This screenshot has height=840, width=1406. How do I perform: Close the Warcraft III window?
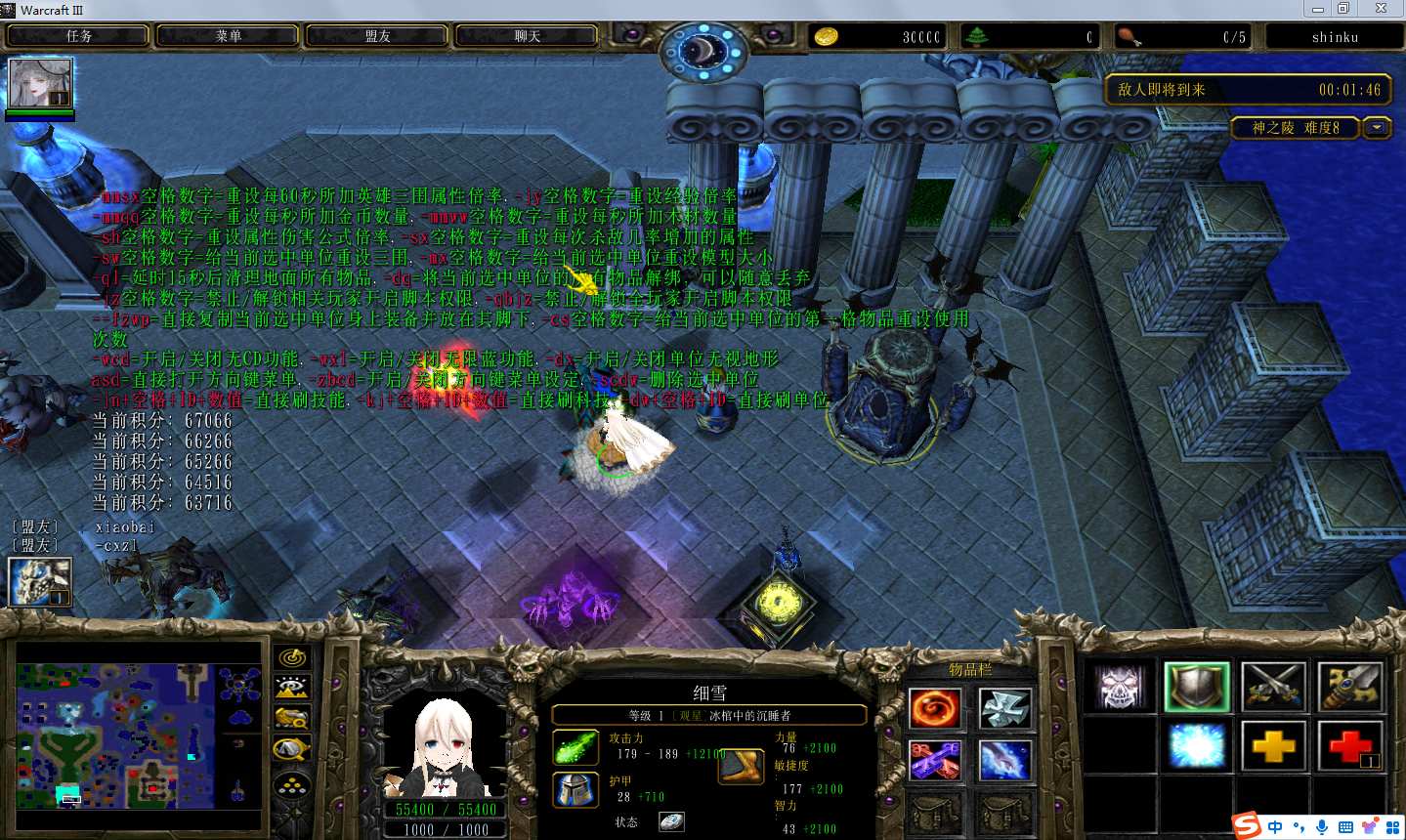pyautogui.click(x=1381, y=9)
